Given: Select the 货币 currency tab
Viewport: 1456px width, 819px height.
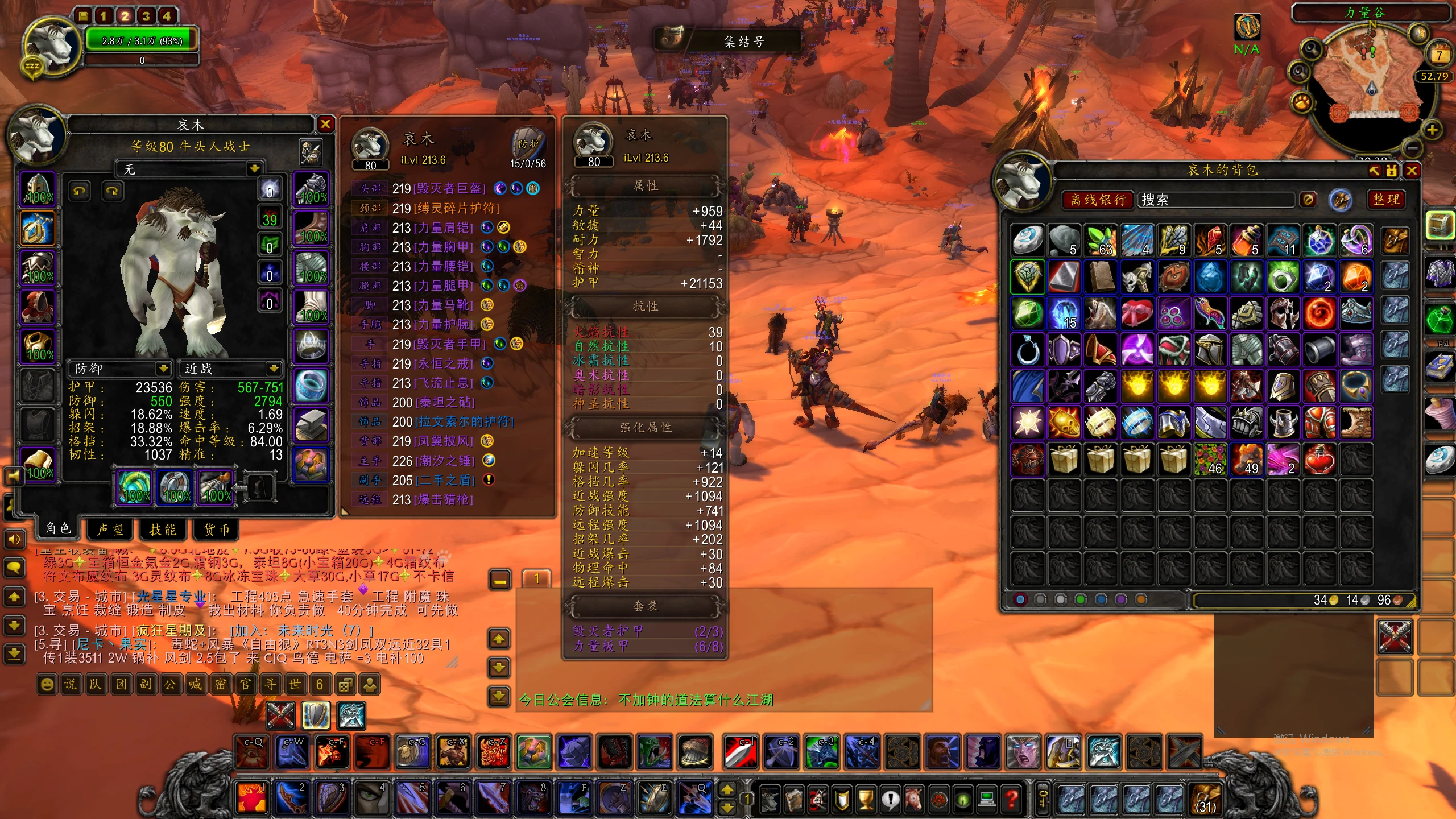Looking at the screenshot, I should click(217, 530).
